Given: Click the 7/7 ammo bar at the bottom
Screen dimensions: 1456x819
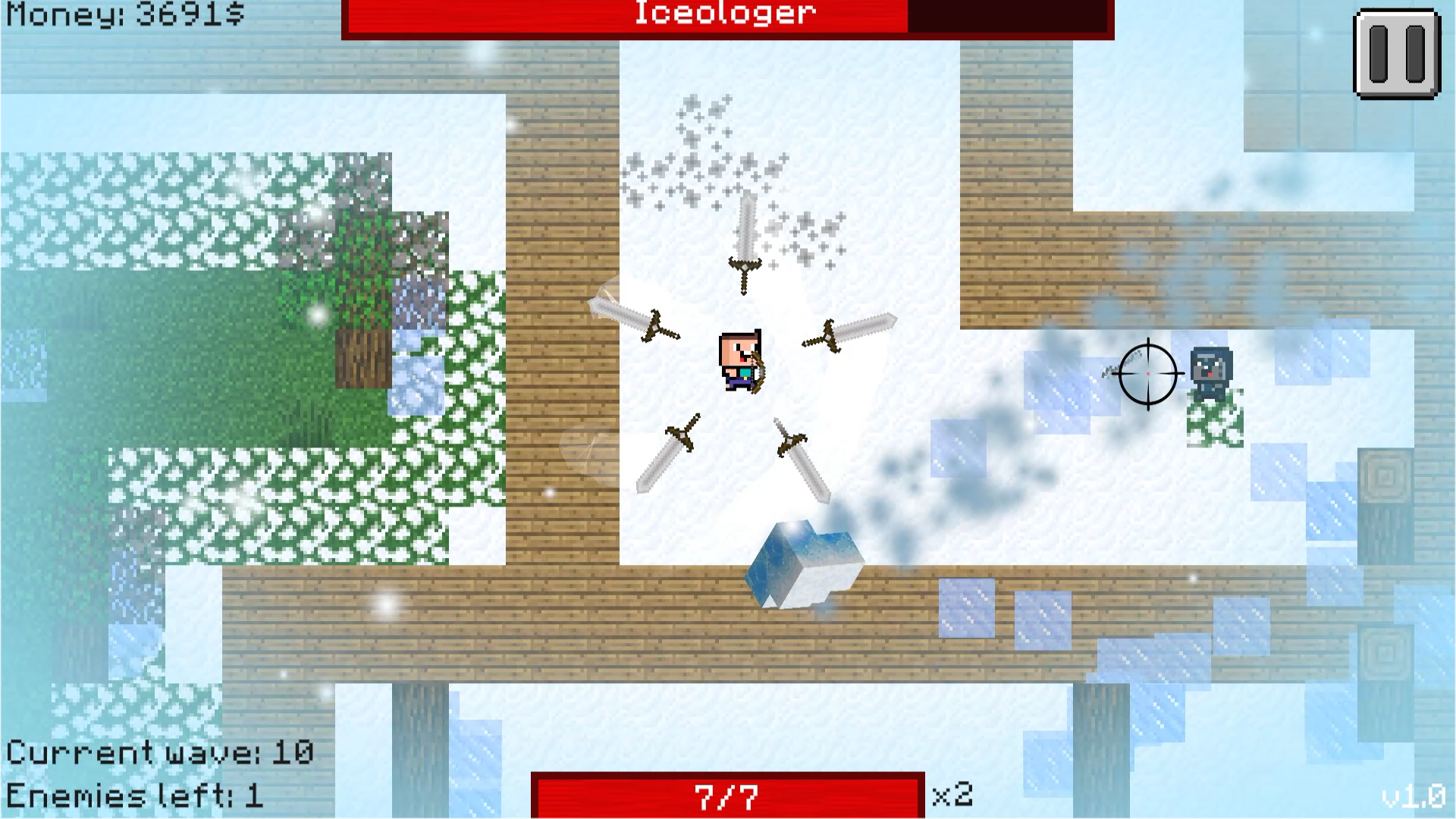Looking at the screenshot, I should pyautogui.click(x=726, y=795).
